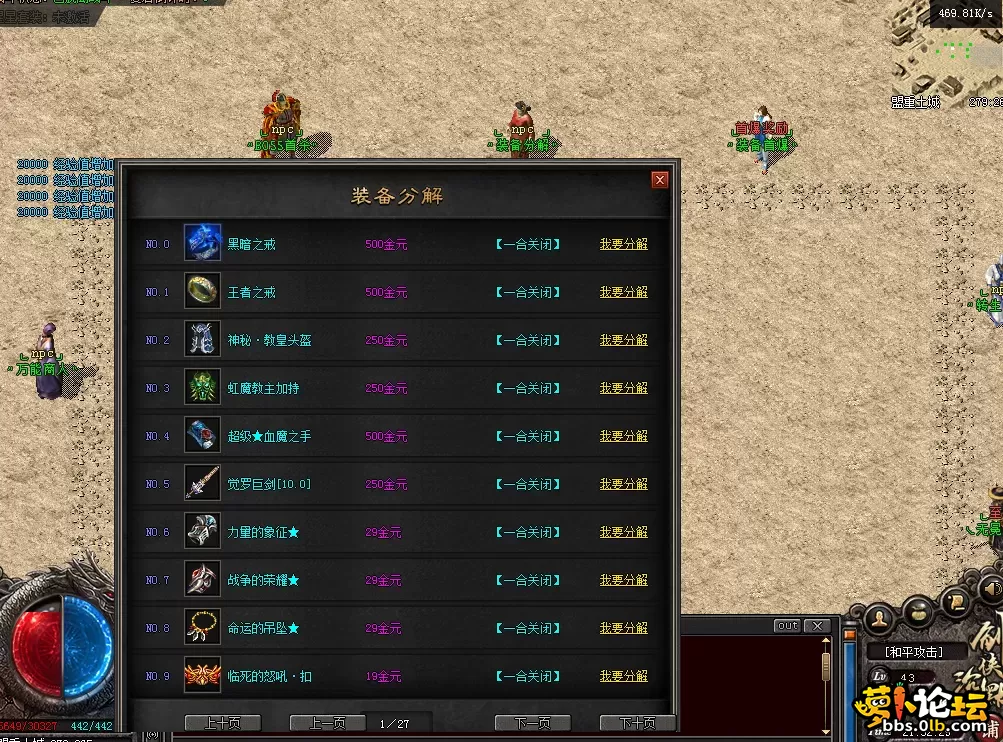Close the 装备分解 window
Screen dimensions: 1003x742
[x=659, y=180]
